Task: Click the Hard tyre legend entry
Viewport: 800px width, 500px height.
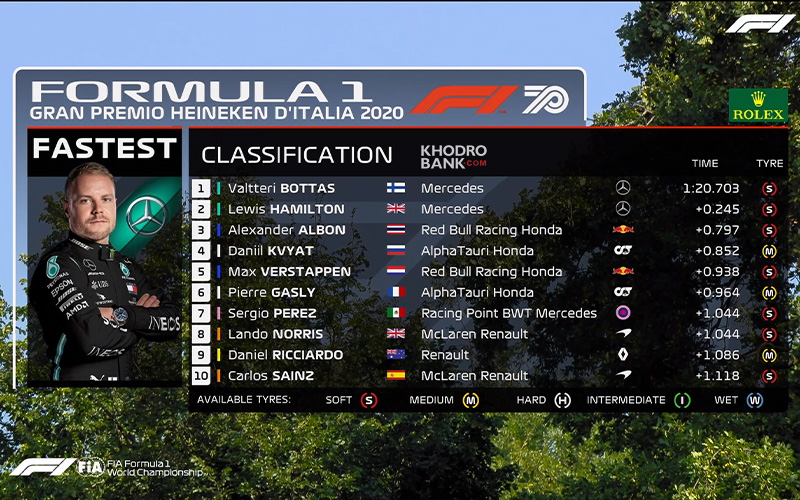Action: click(543, 400)
